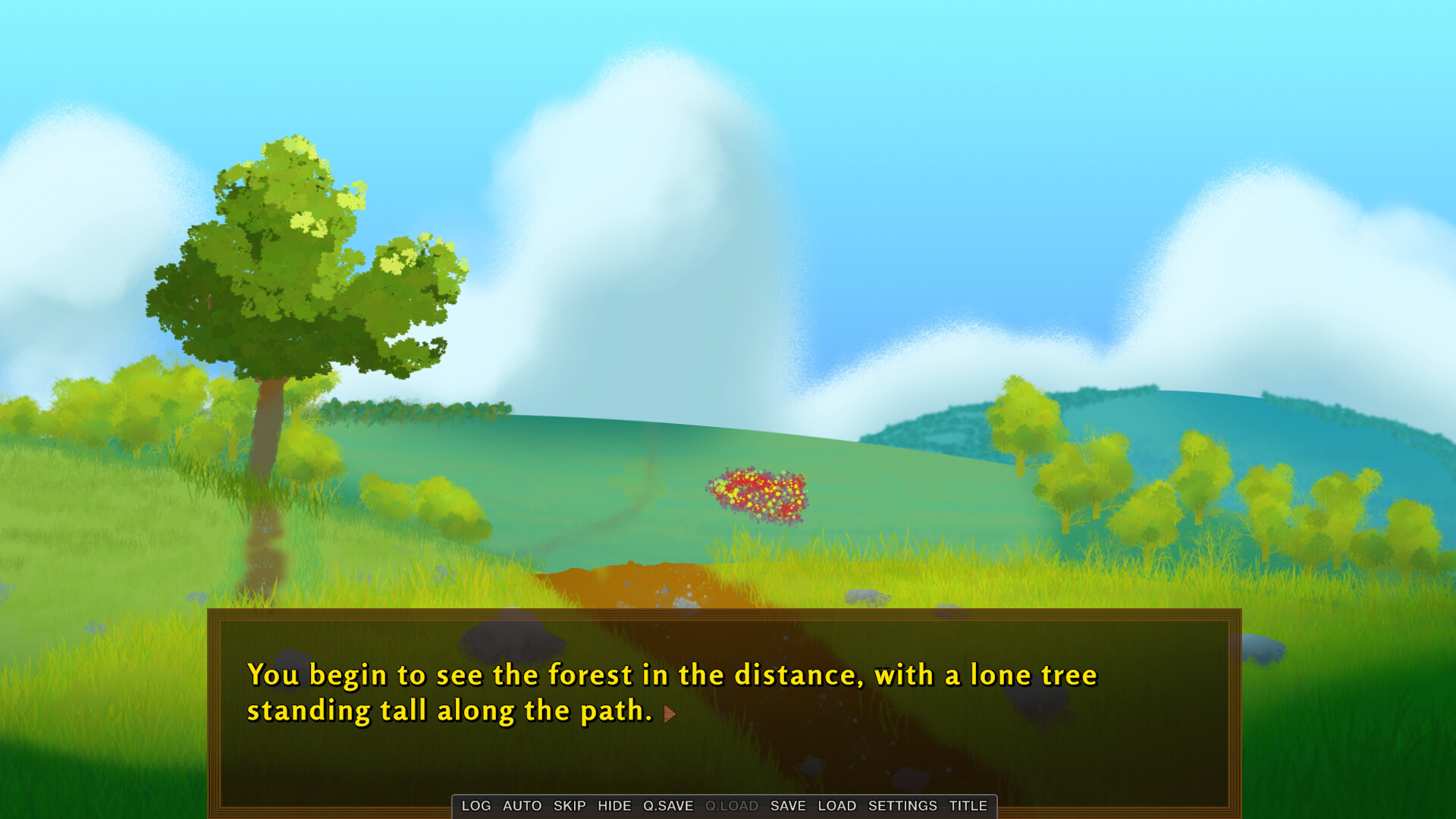Open the LOAD game screen
The width and height of the screenshot is (1456, 819).
pos(838,806)
